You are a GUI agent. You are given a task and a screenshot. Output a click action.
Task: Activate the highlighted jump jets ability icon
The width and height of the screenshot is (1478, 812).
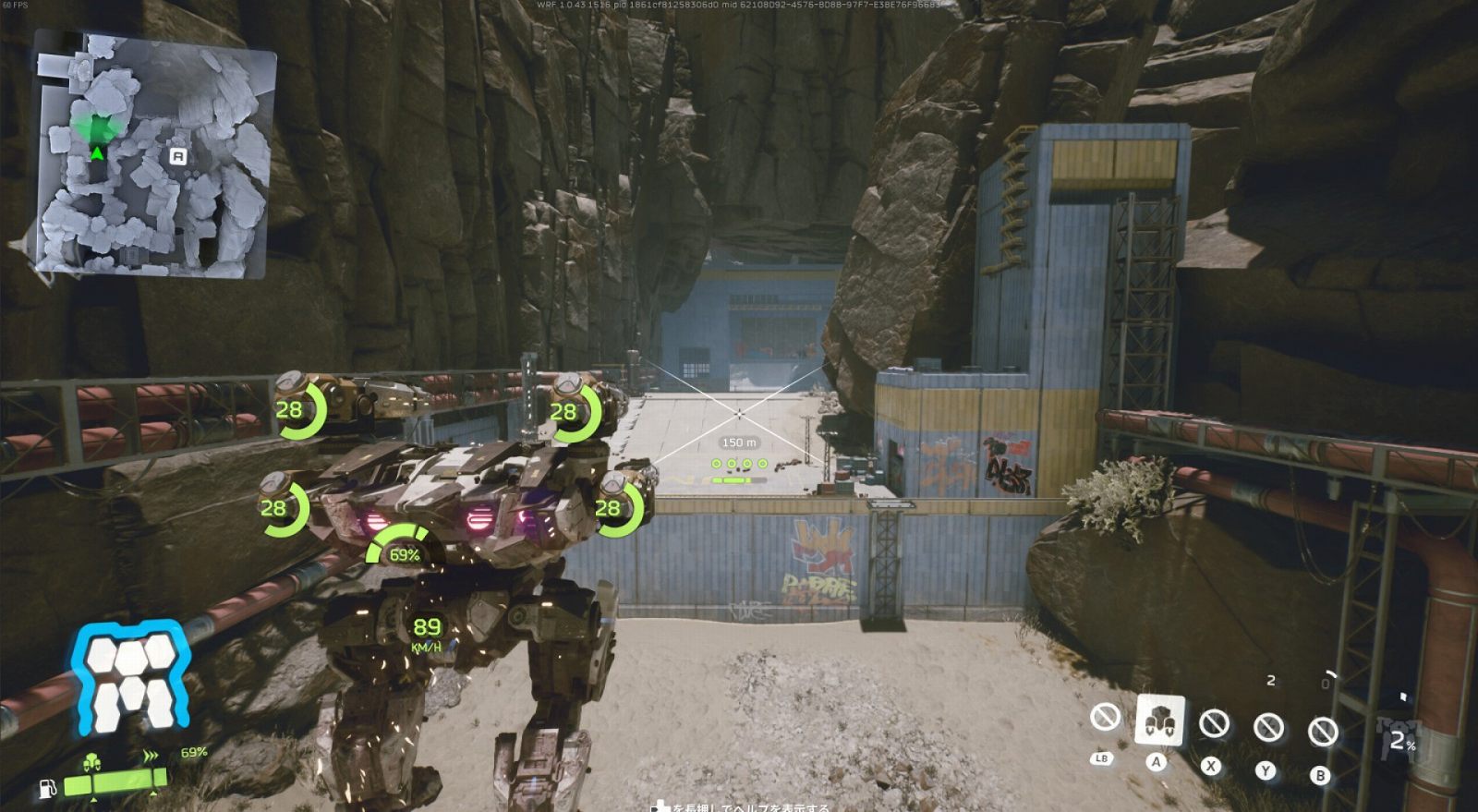tap(1159, 719)
